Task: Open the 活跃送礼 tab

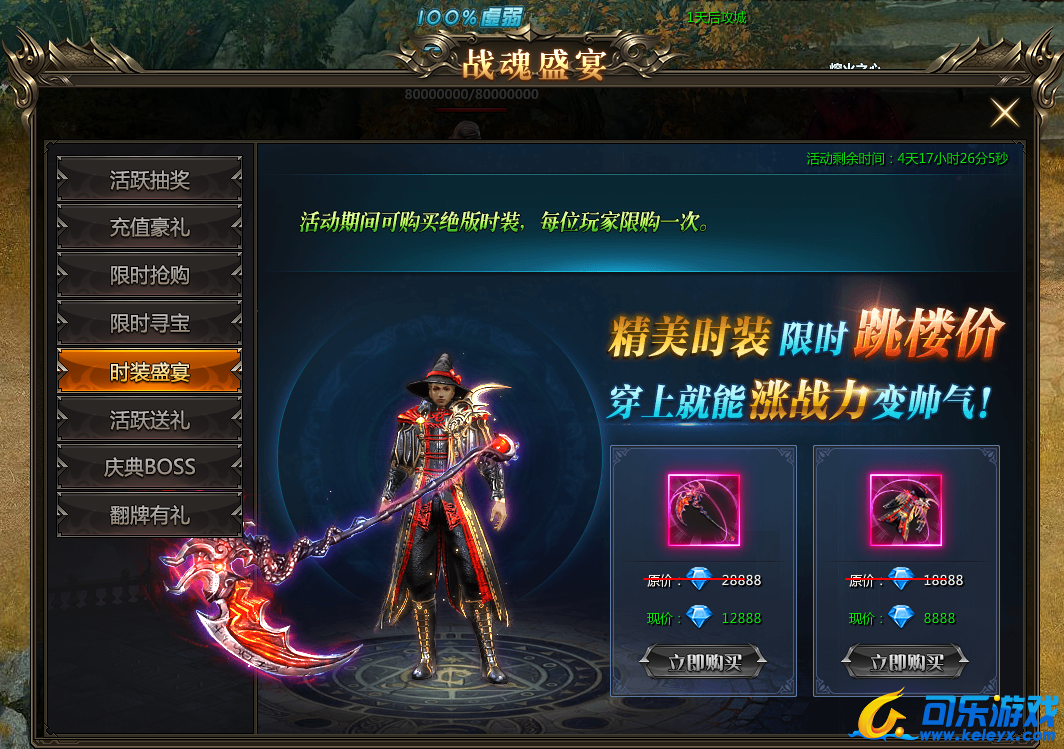Action: (149, 420)
